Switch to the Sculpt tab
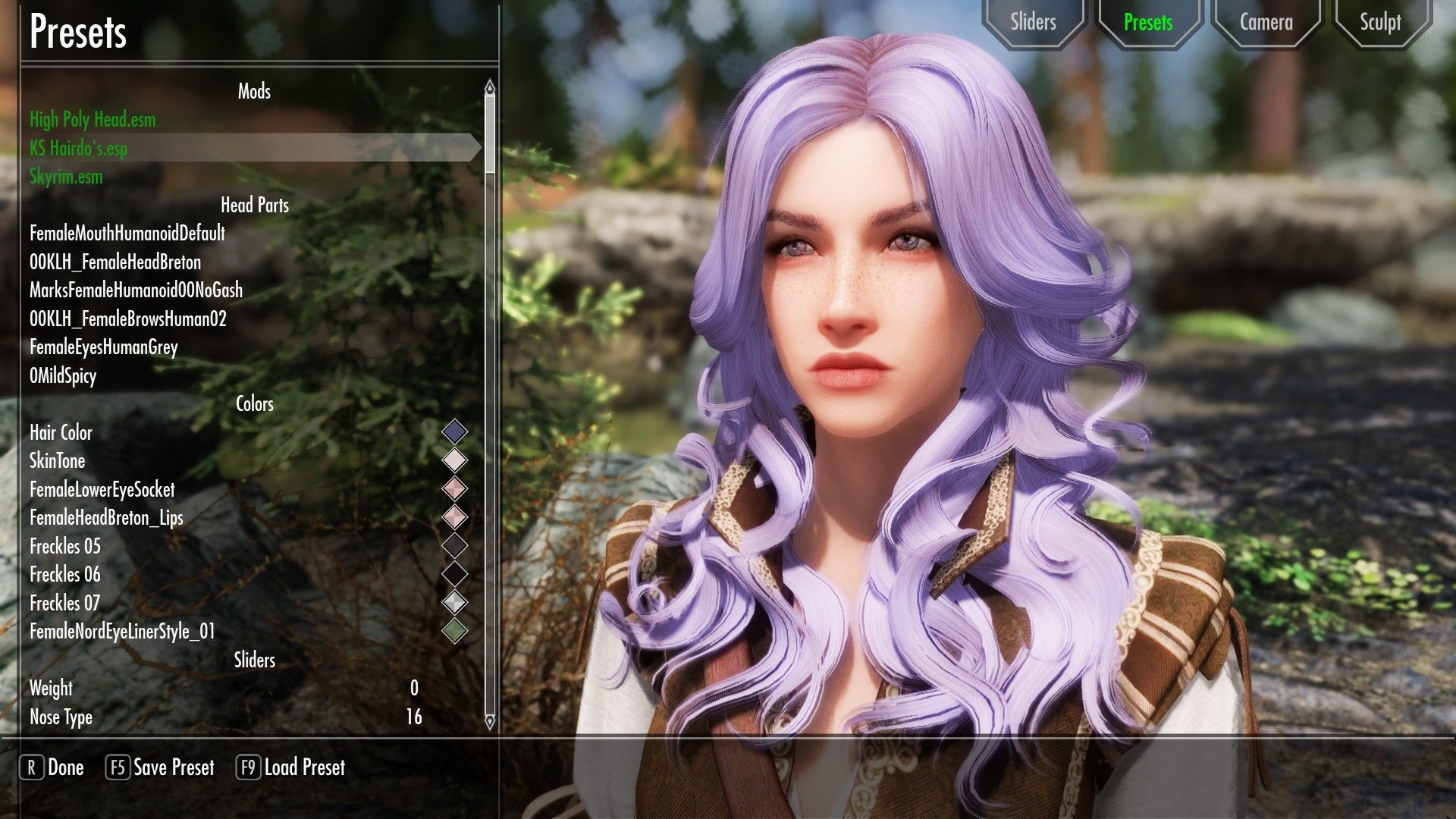This screenshot has width=1456, height=819. click(x=1381, y=22)
